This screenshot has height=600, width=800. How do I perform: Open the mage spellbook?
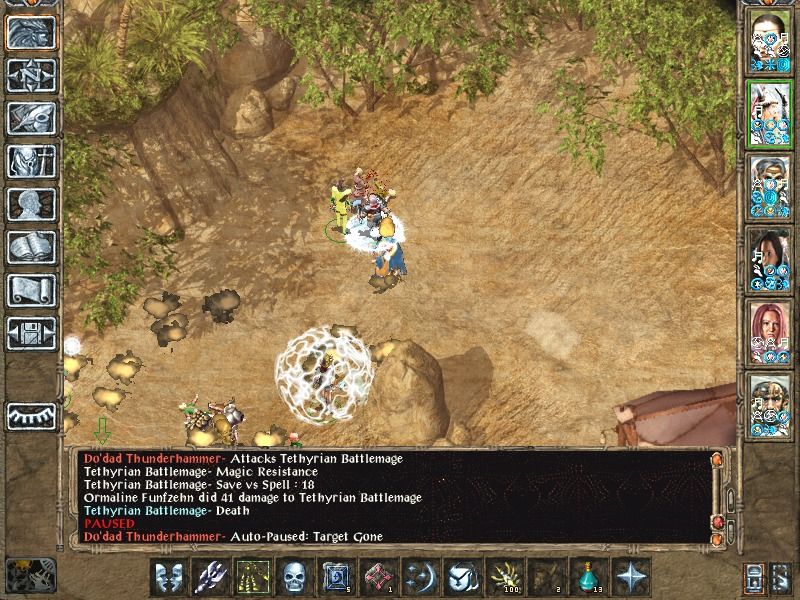tap(32, 248)
